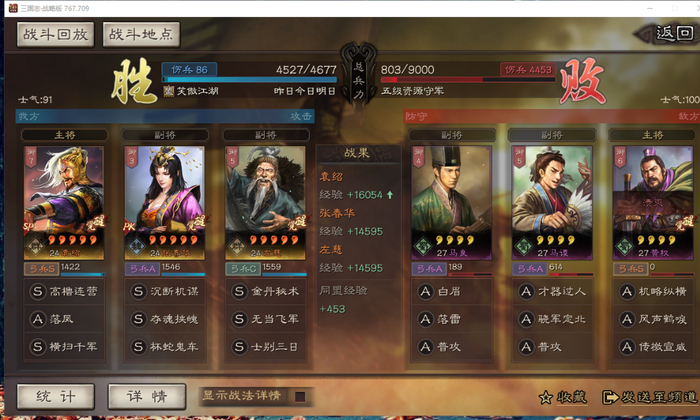The image size is (700, 420).
Task: Favorite this report with 收藏
Action: [x=563, y=397]
